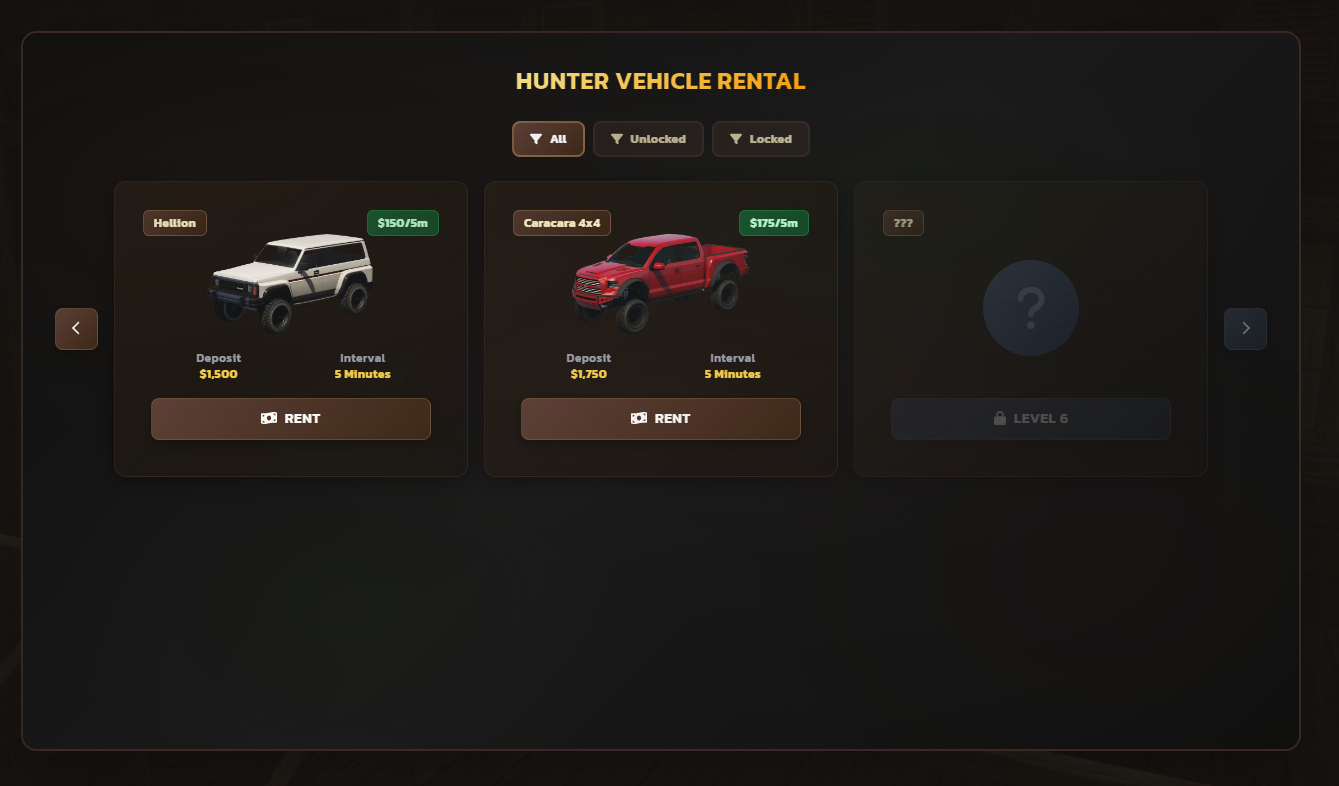Viewport: 1339px width, 786px height.
Task: Click the right chevron to view more vehicles
Action: [x=1245, y=328]
